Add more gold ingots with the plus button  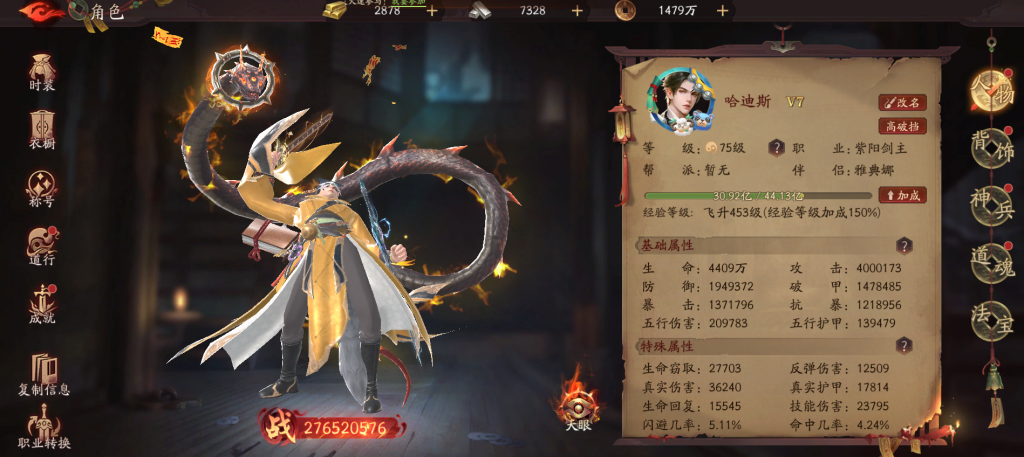point(432,11)
